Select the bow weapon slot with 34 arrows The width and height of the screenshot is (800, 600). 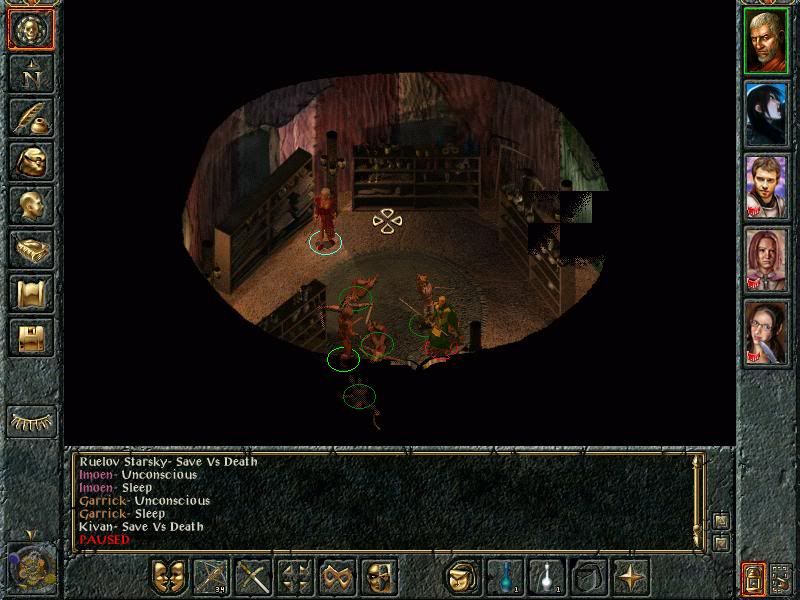tap(212, 577)
